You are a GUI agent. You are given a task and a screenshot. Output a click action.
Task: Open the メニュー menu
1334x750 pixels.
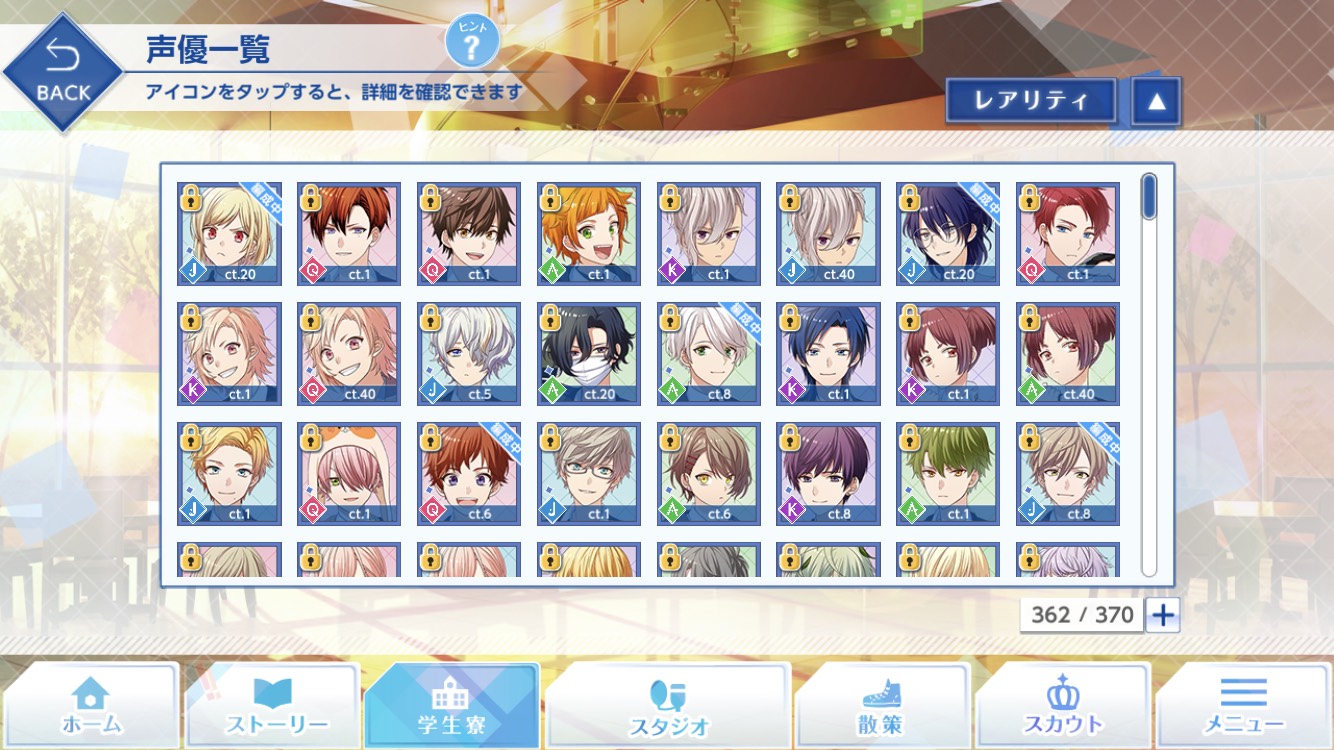(x=1243, y=706)
